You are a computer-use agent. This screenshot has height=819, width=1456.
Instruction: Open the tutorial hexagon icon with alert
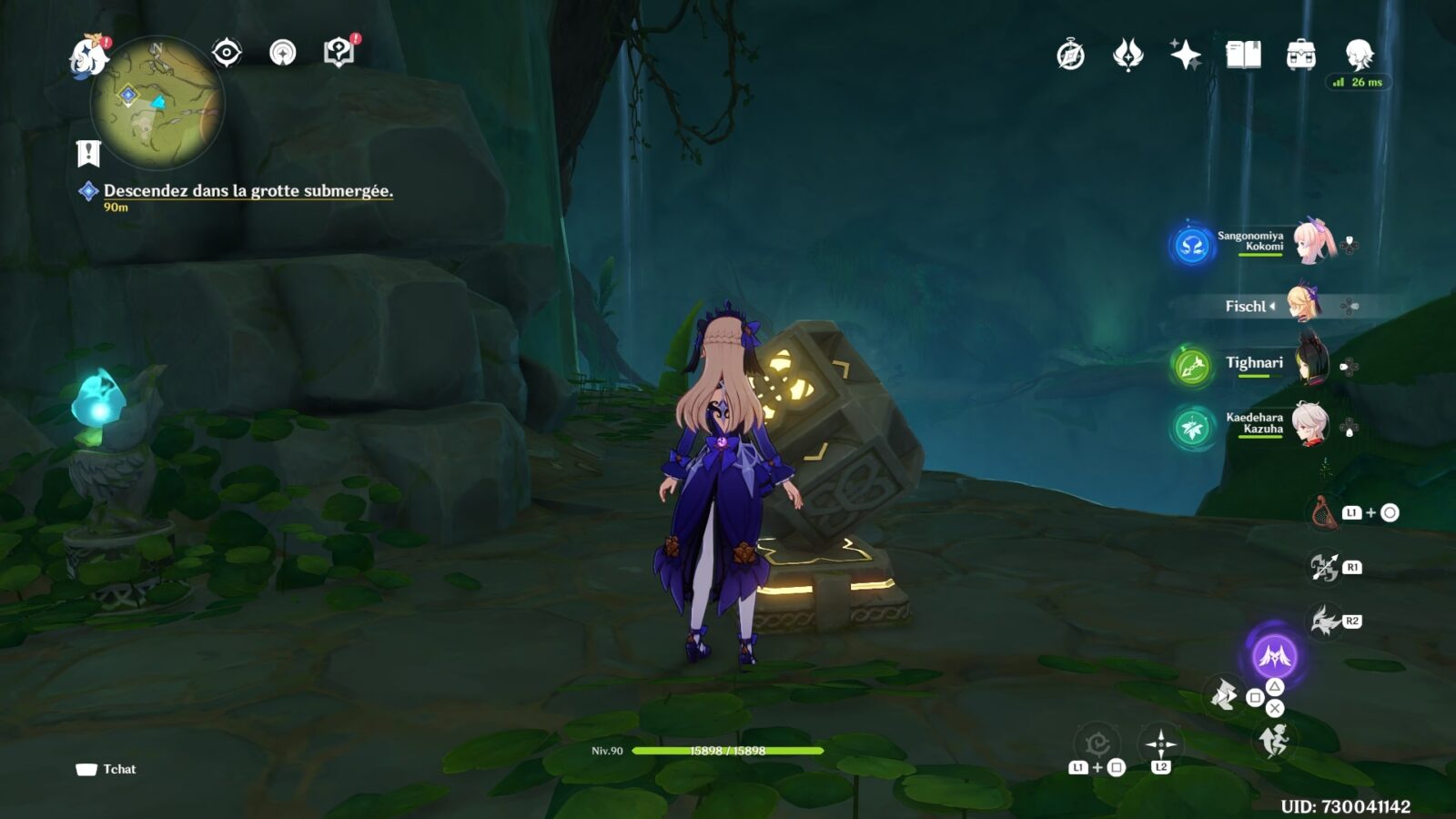339,53
